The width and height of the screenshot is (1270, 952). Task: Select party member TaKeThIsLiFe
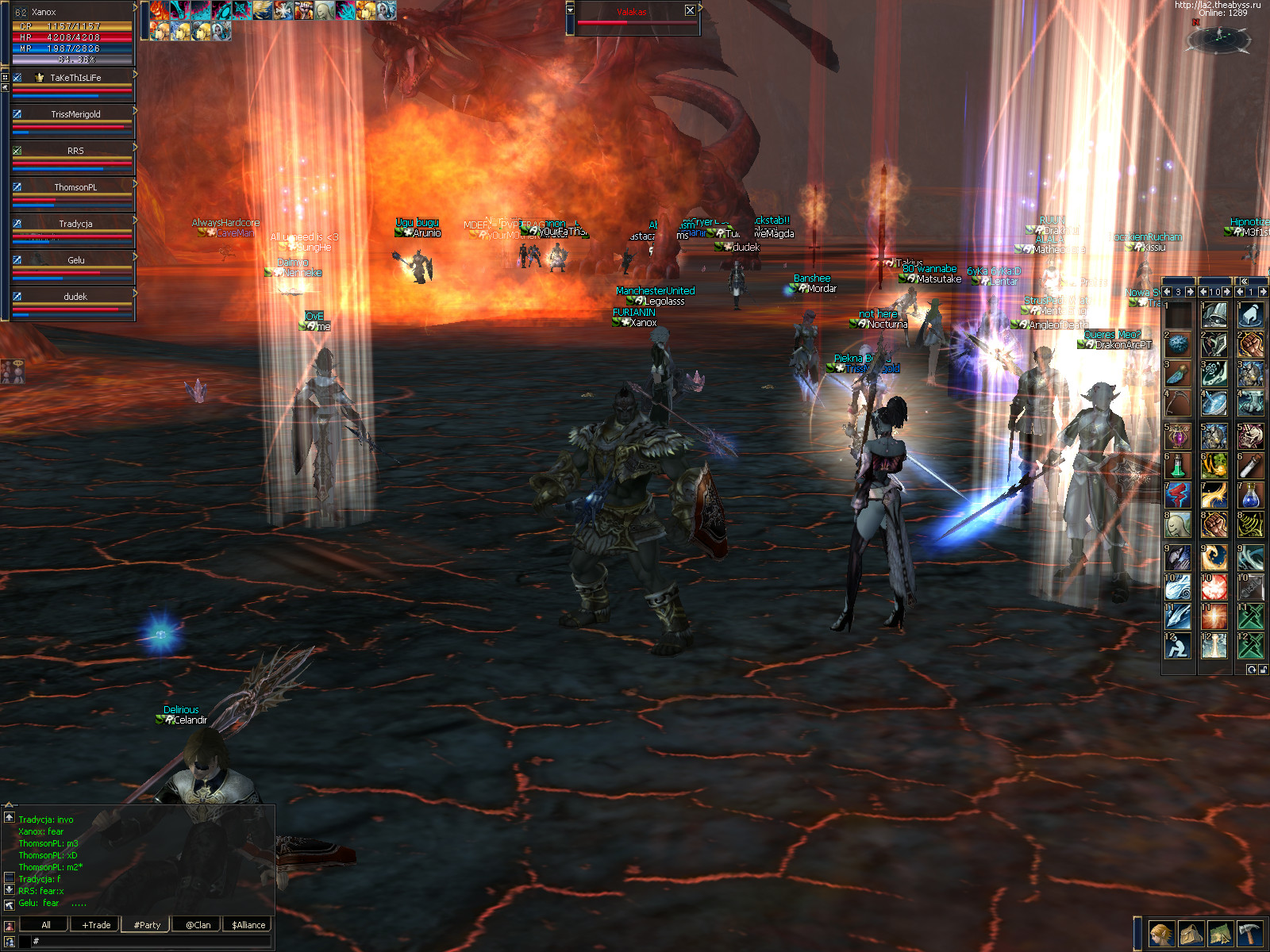[x=75, y=78]
